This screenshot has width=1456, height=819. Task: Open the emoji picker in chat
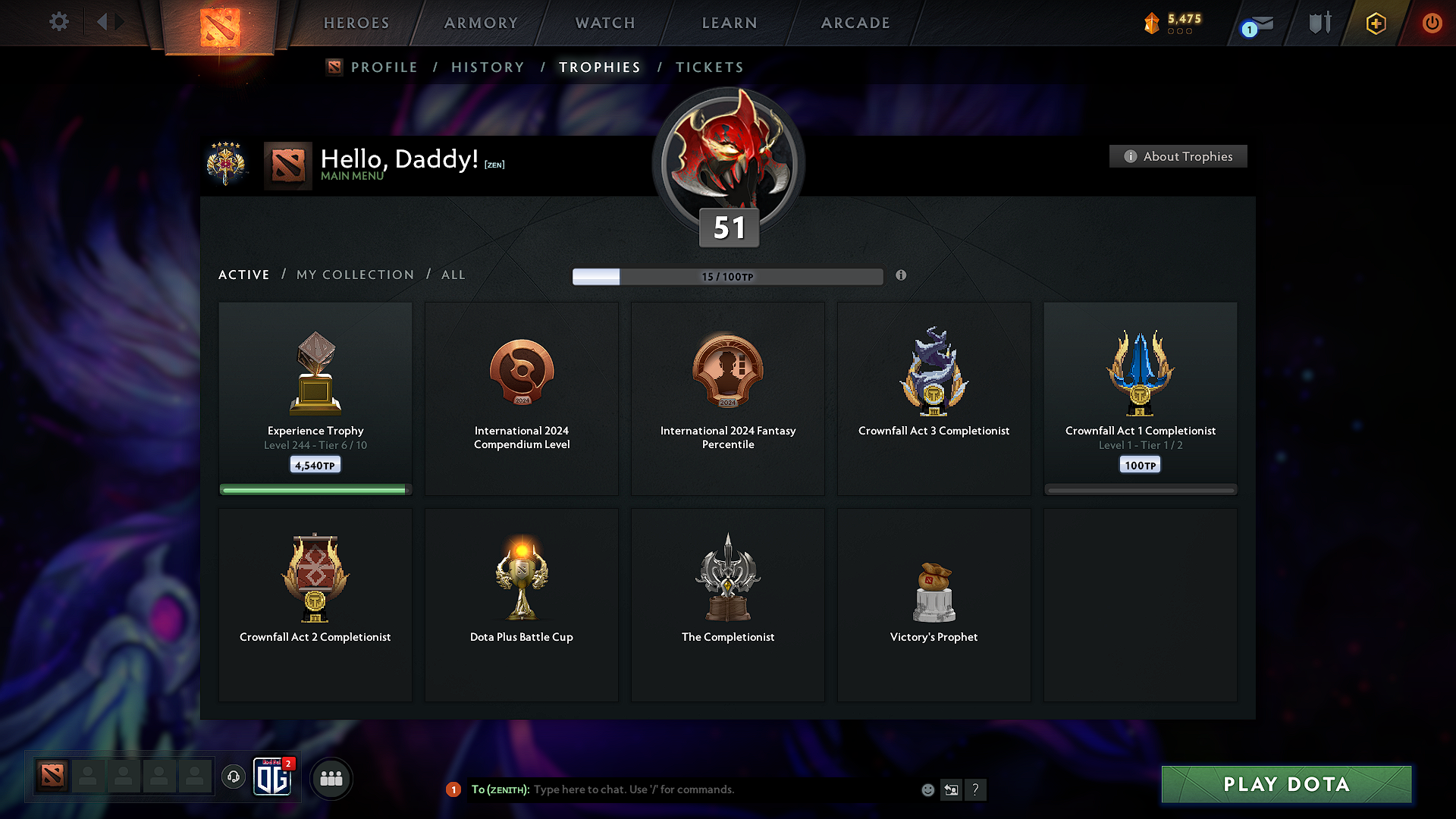coord(927,789)
